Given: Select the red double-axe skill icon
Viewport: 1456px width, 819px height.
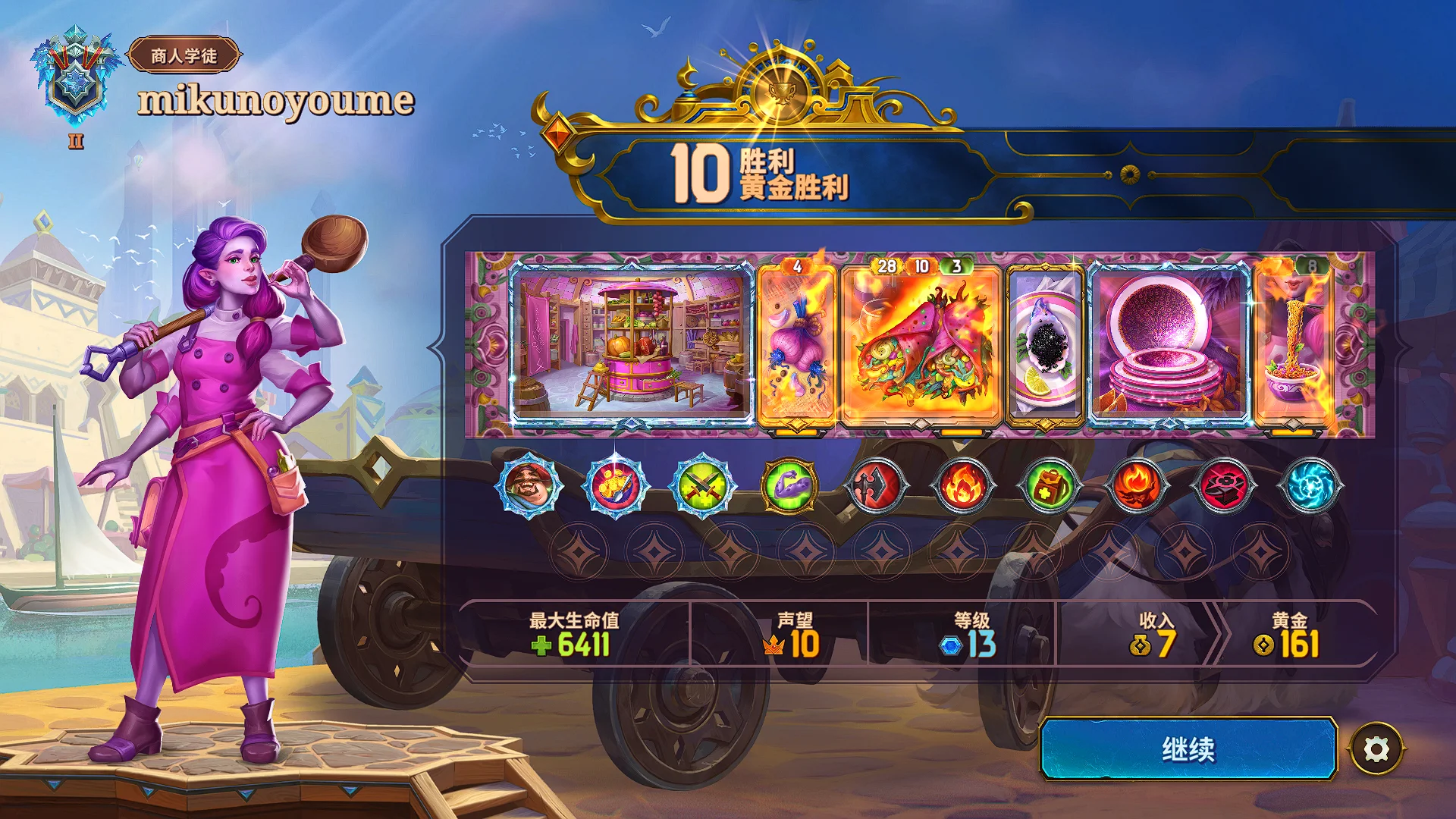Looking at the screenshot, I should click(x=877, y=485).
